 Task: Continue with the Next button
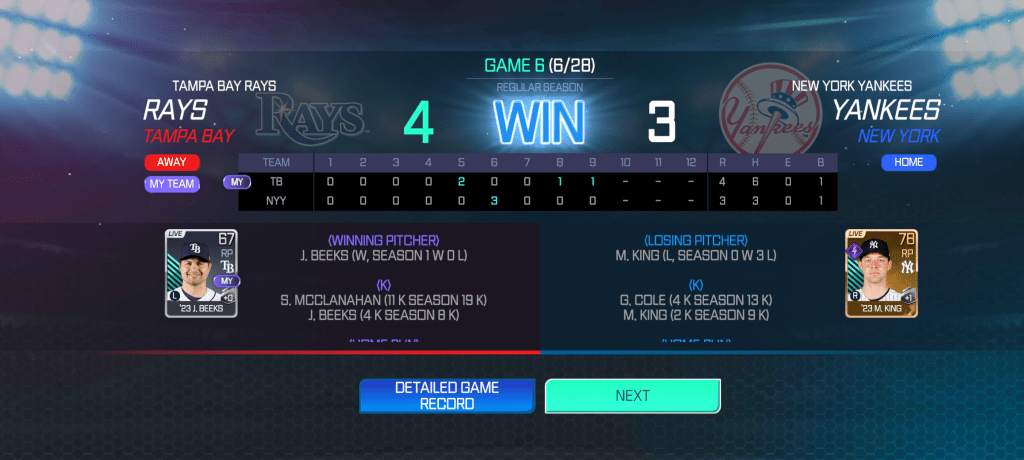pyautogui.click(x=632, y=396)
